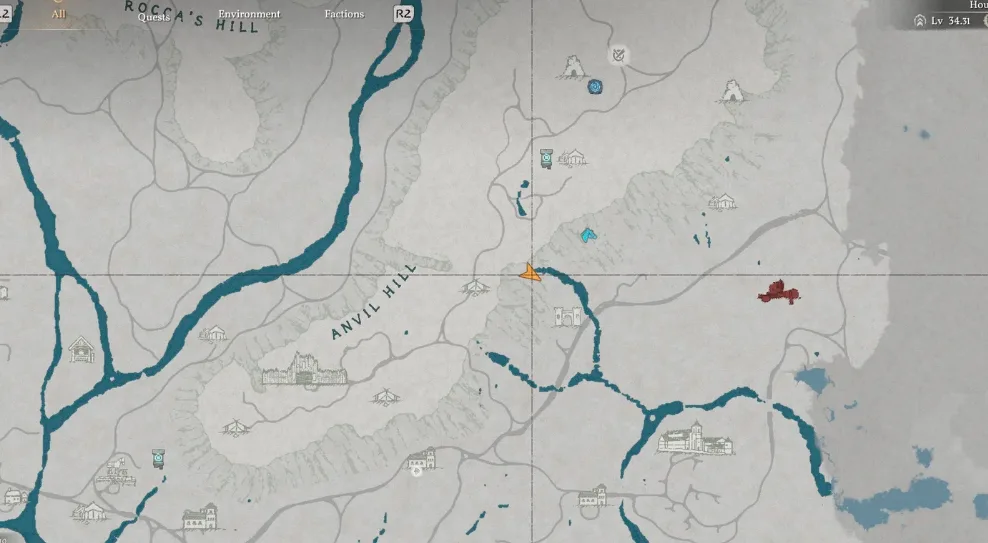
Task: Select the All map filter tab
Action: point(59,15)
